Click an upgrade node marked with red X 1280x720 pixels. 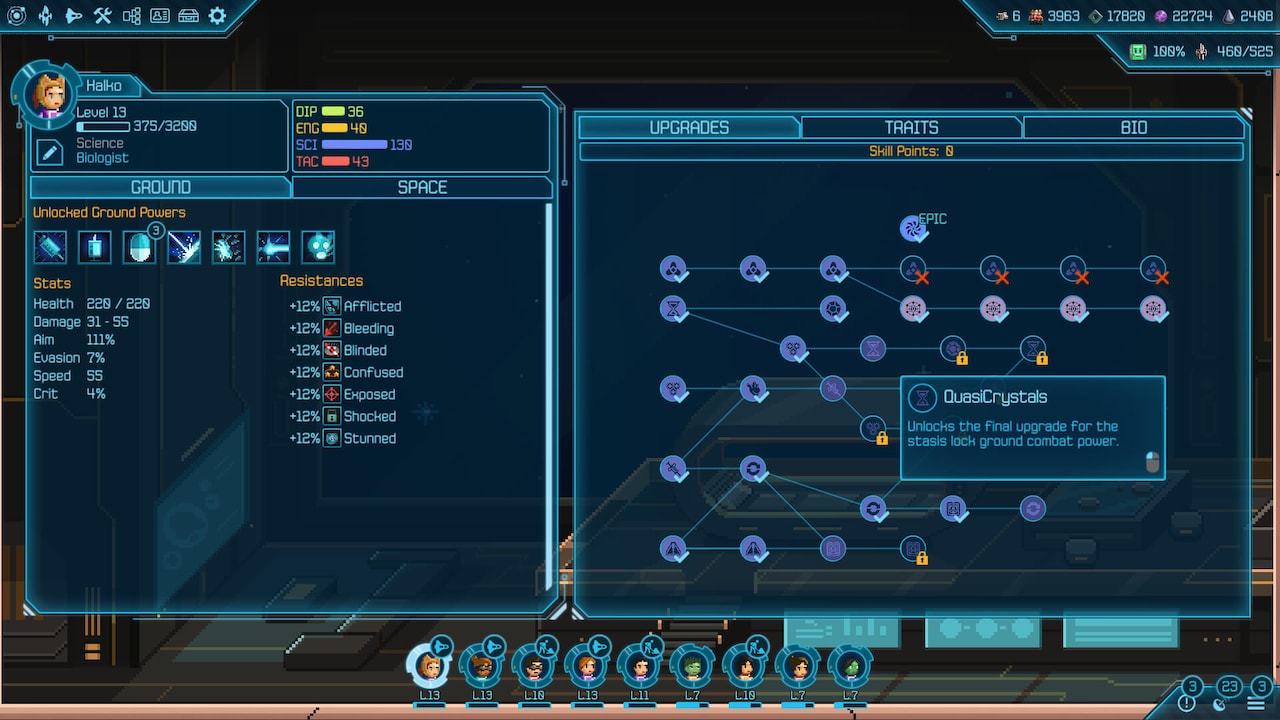913,268
